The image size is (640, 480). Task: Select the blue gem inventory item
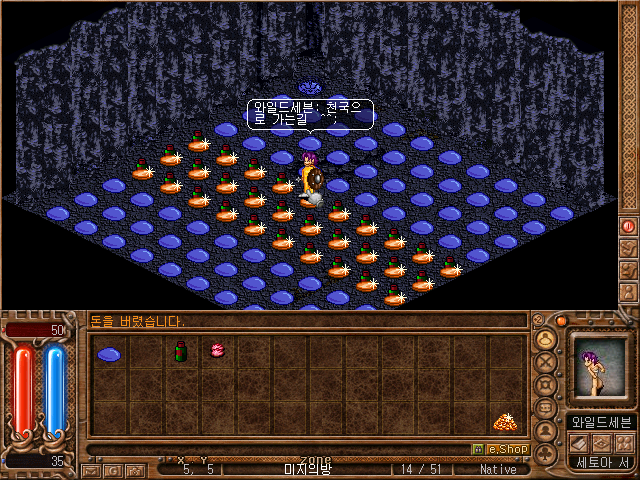(x=108, y=354)
